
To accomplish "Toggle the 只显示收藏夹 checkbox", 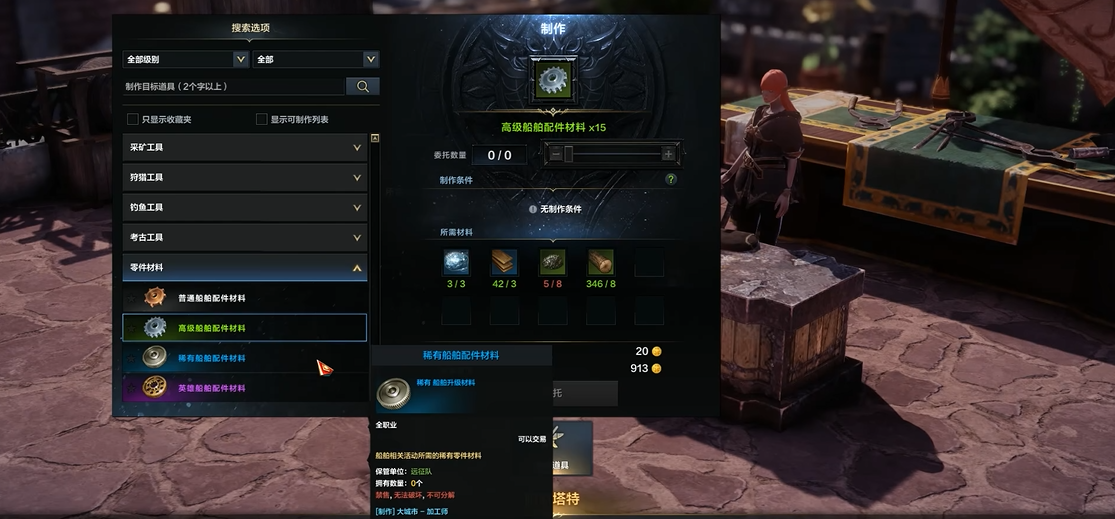I will pos(133,119).
